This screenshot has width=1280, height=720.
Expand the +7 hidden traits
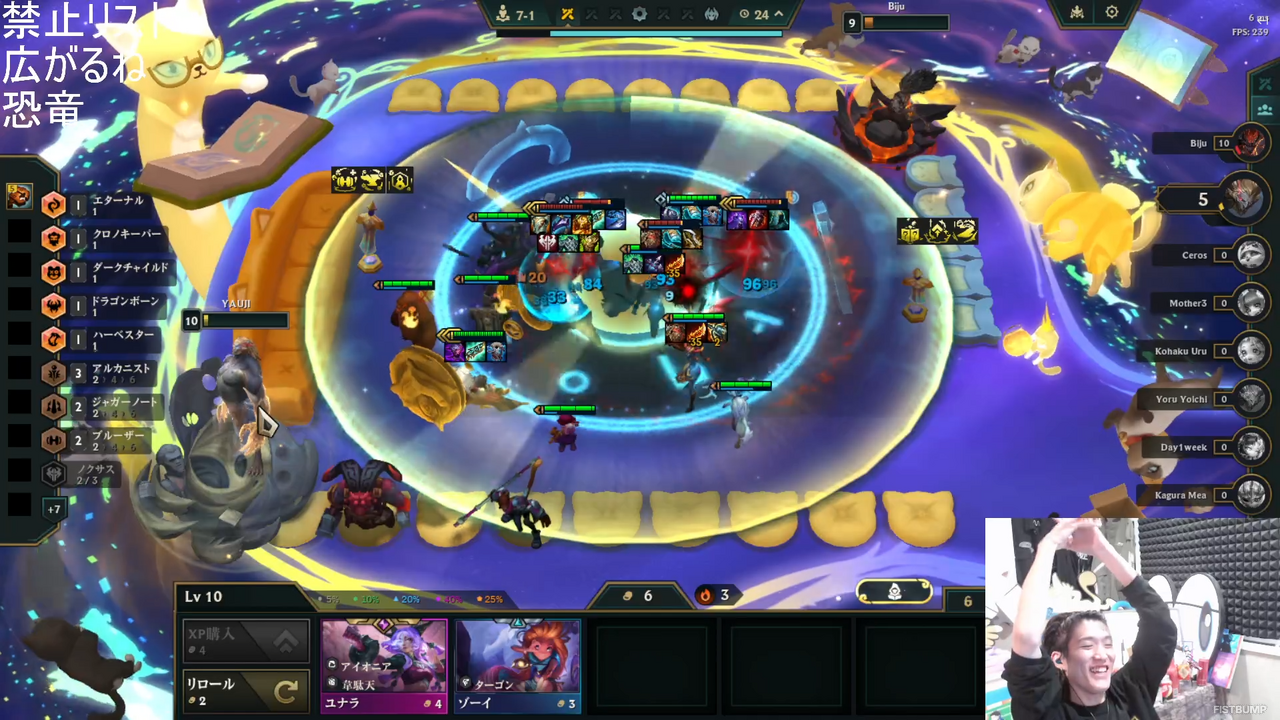54,509
